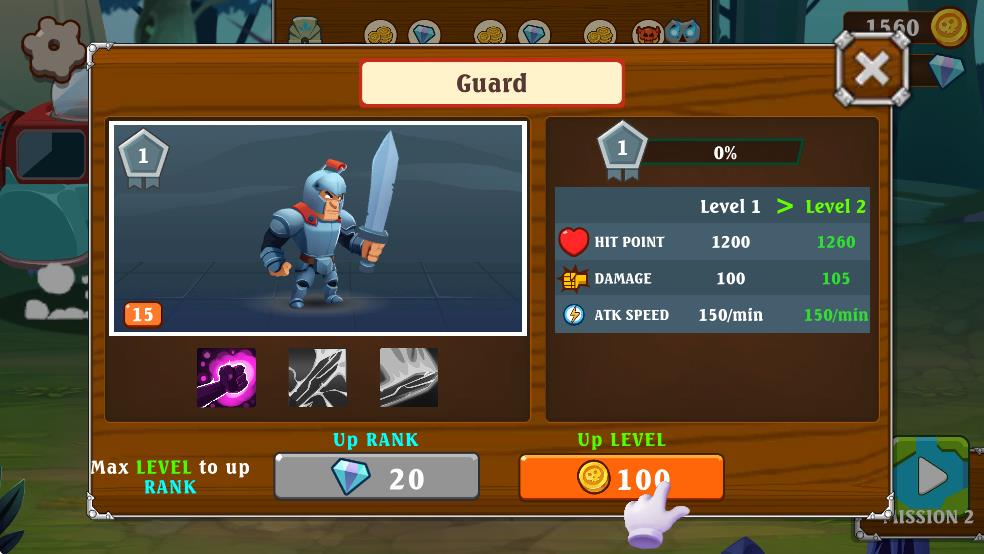
Task: Select the purple glowing fist skill icon
Action: (x=226, y=378)
